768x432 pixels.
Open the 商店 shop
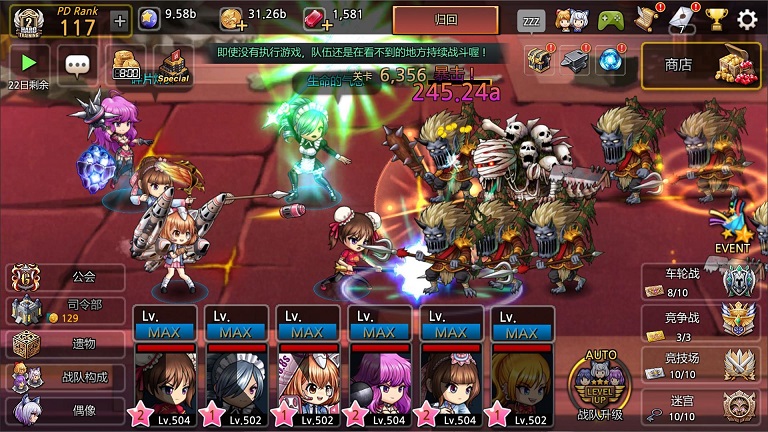(x=701, y=64)
